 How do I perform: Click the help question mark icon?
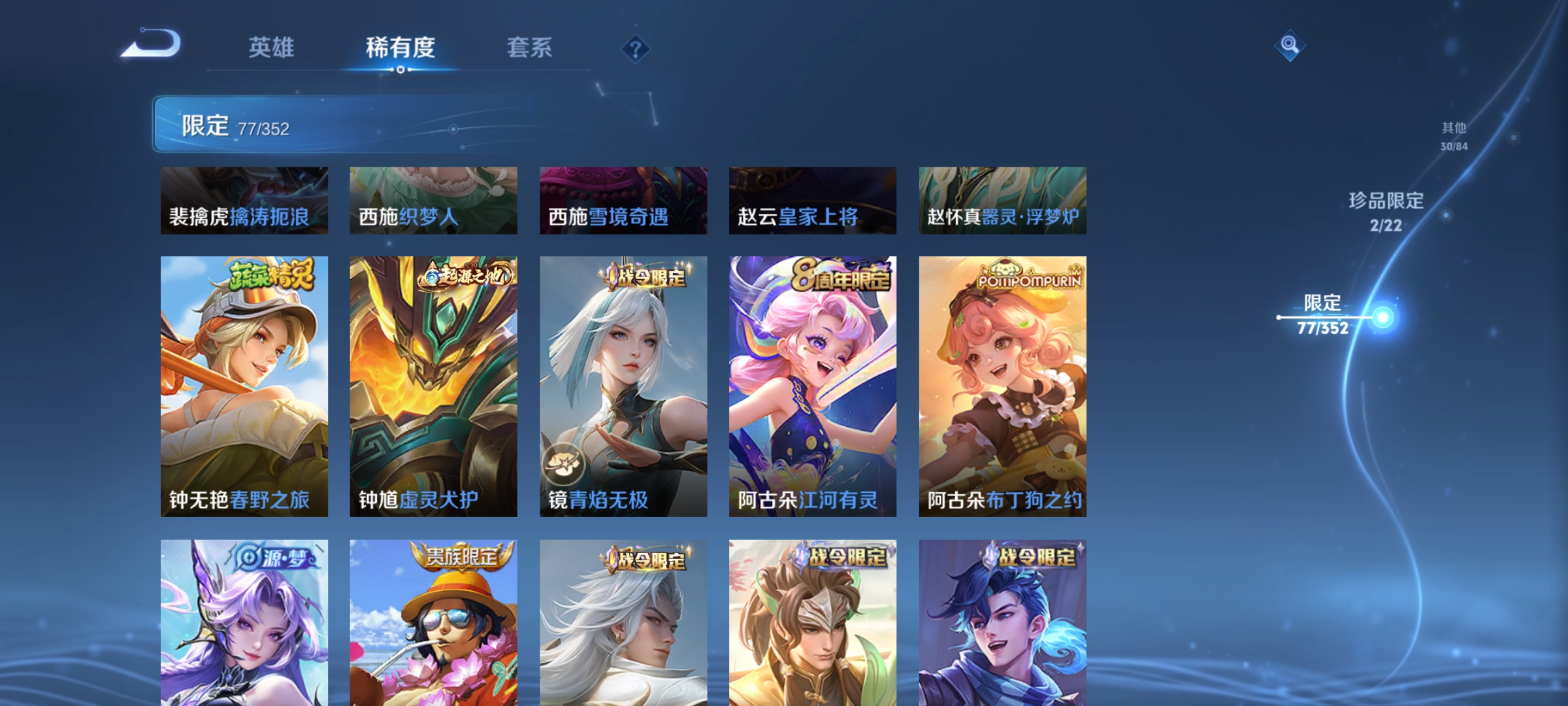(x=636, y=49)
